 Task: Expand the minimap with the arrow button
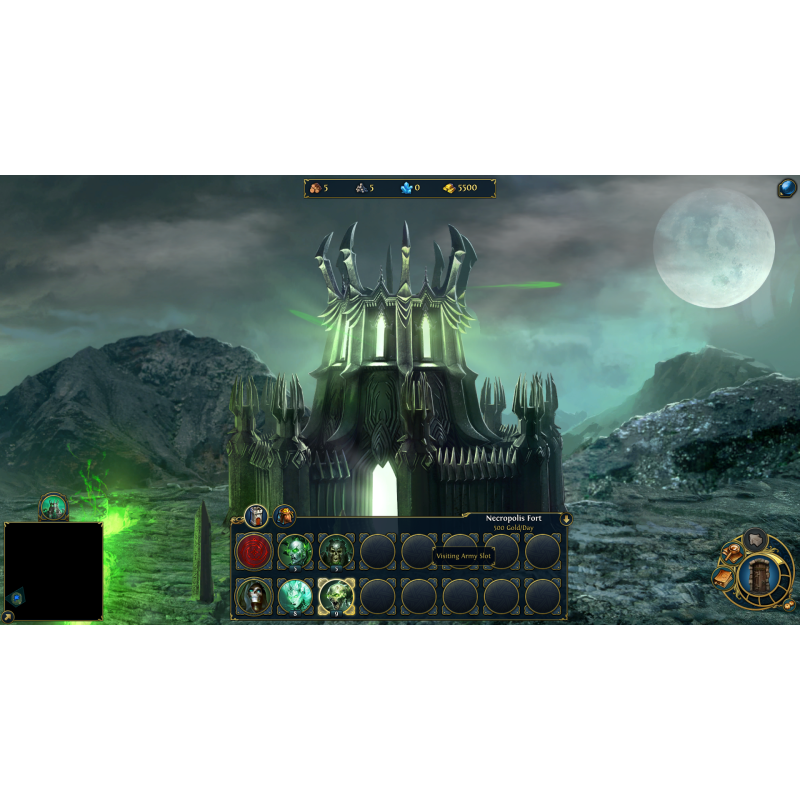click(8, 617)
